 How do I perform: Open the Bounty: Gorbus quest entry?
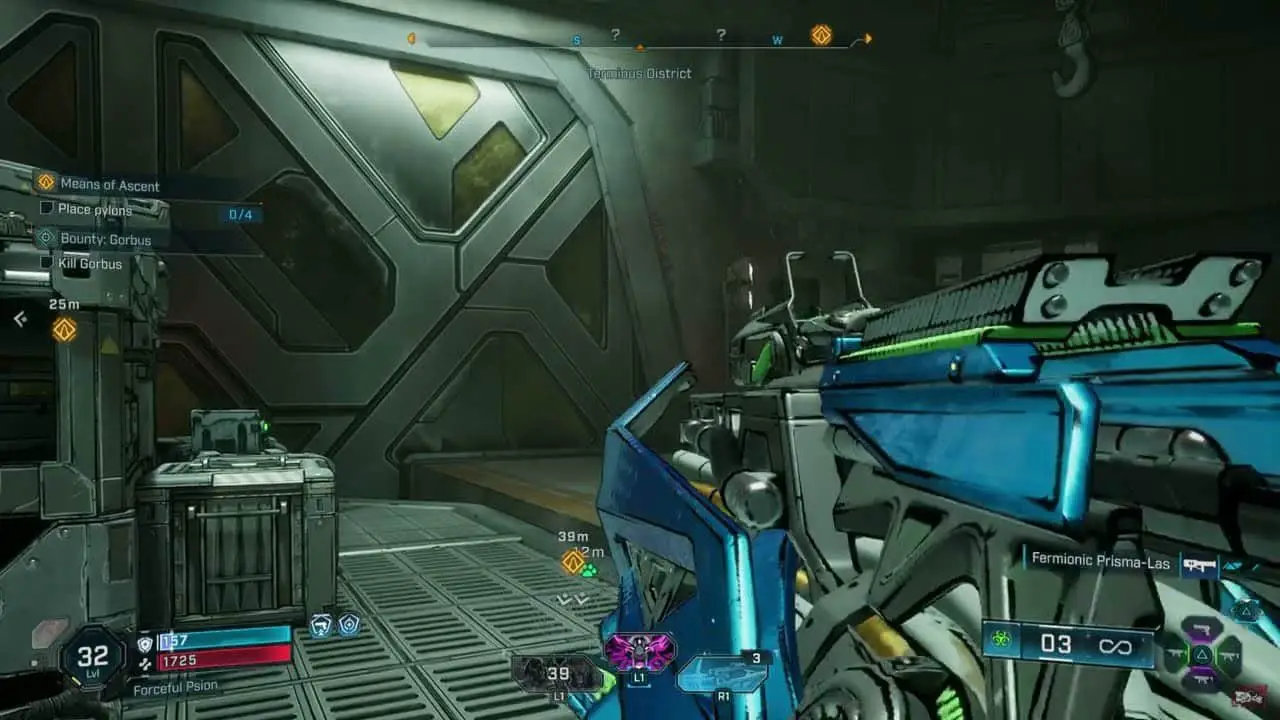105,240
